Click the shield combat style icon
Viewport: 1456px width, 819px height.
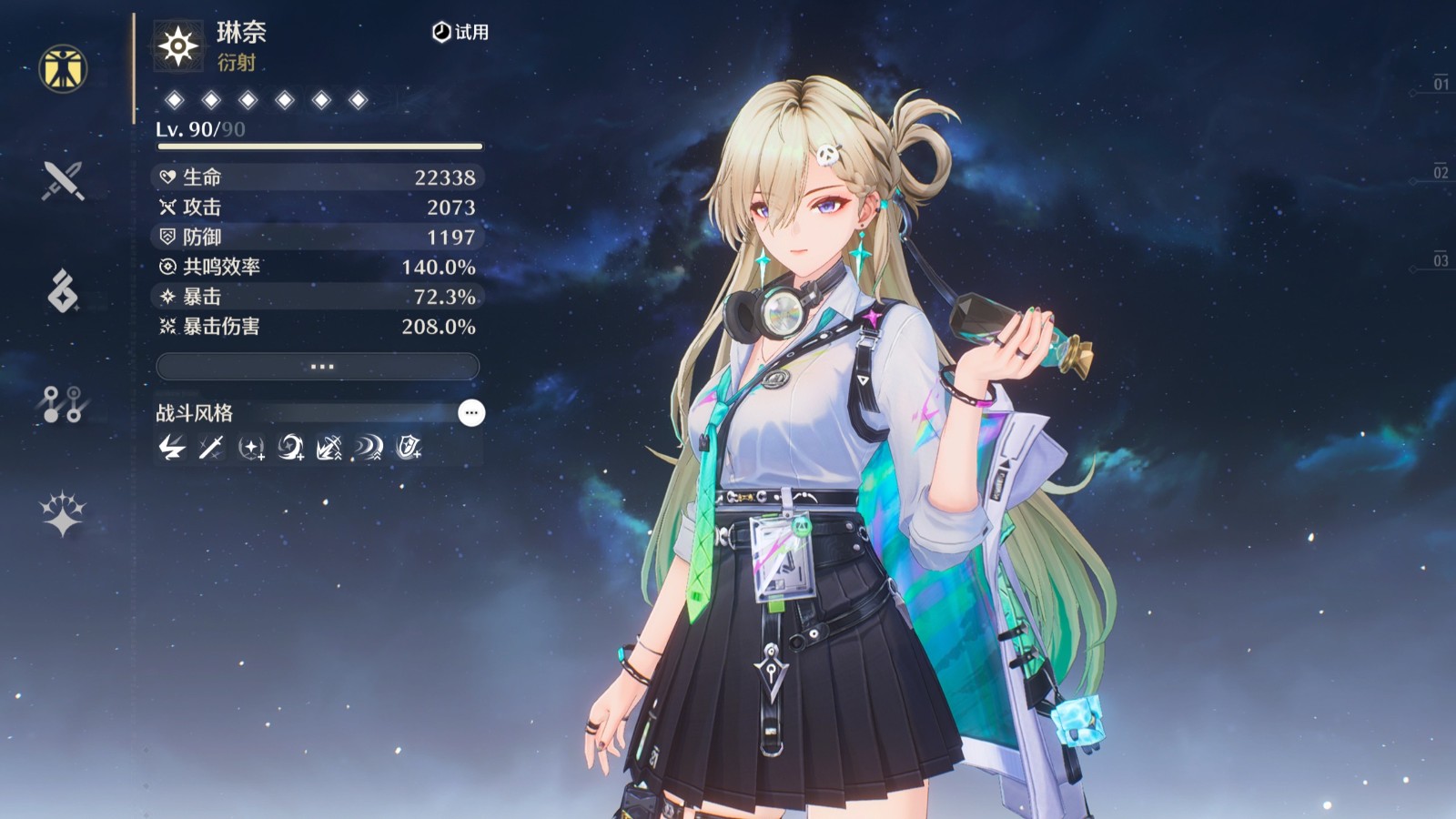409,448
